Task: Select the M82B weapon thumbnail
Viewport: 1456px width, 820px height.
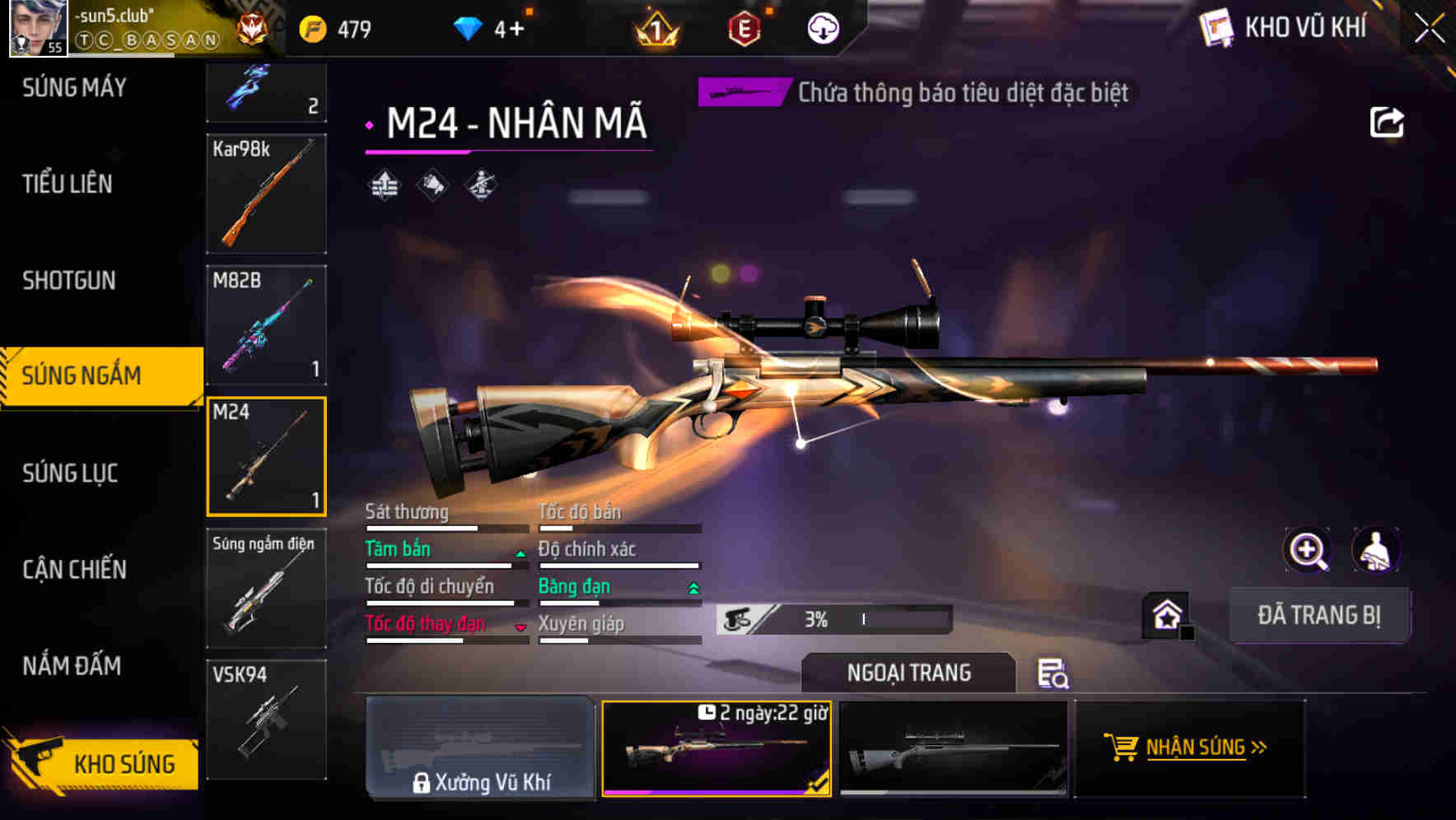Action: click(x=265, y=326)
